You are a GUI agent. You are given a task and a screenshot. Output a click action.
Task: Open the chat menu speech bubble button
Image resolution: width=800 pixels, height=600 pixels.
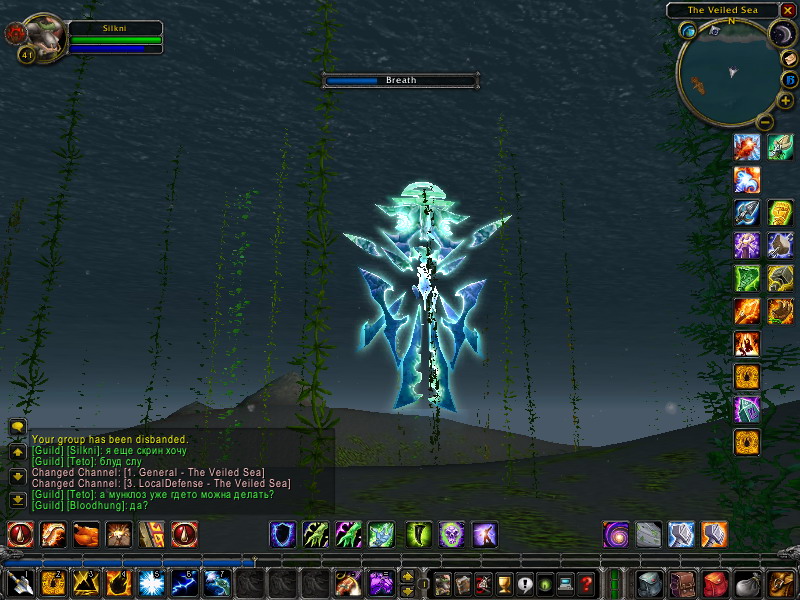(x=17, y=427)
